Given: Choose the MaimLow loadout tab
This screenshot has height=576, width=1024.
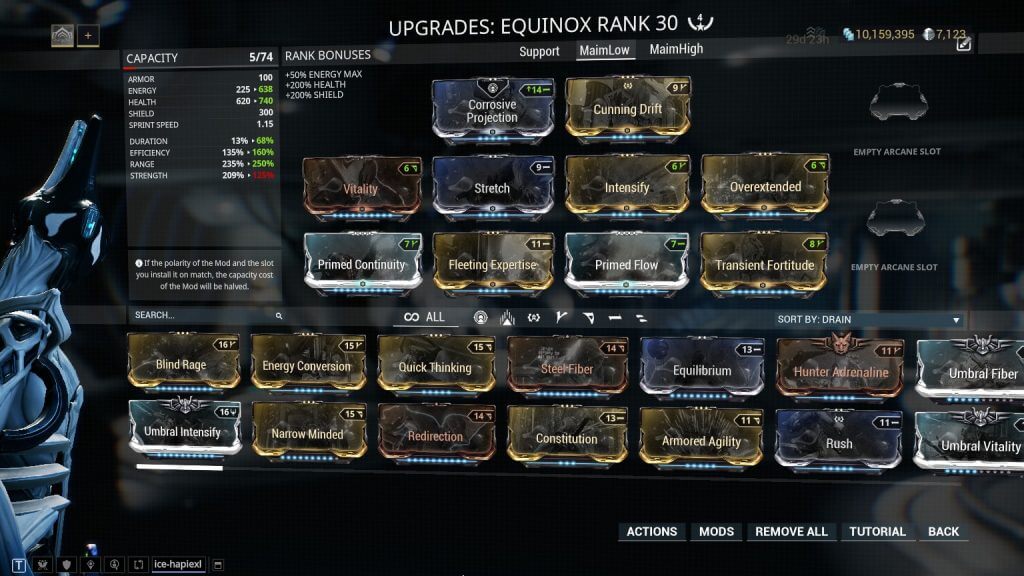Looking at the screenshot, I should click(x=608, y=50).
